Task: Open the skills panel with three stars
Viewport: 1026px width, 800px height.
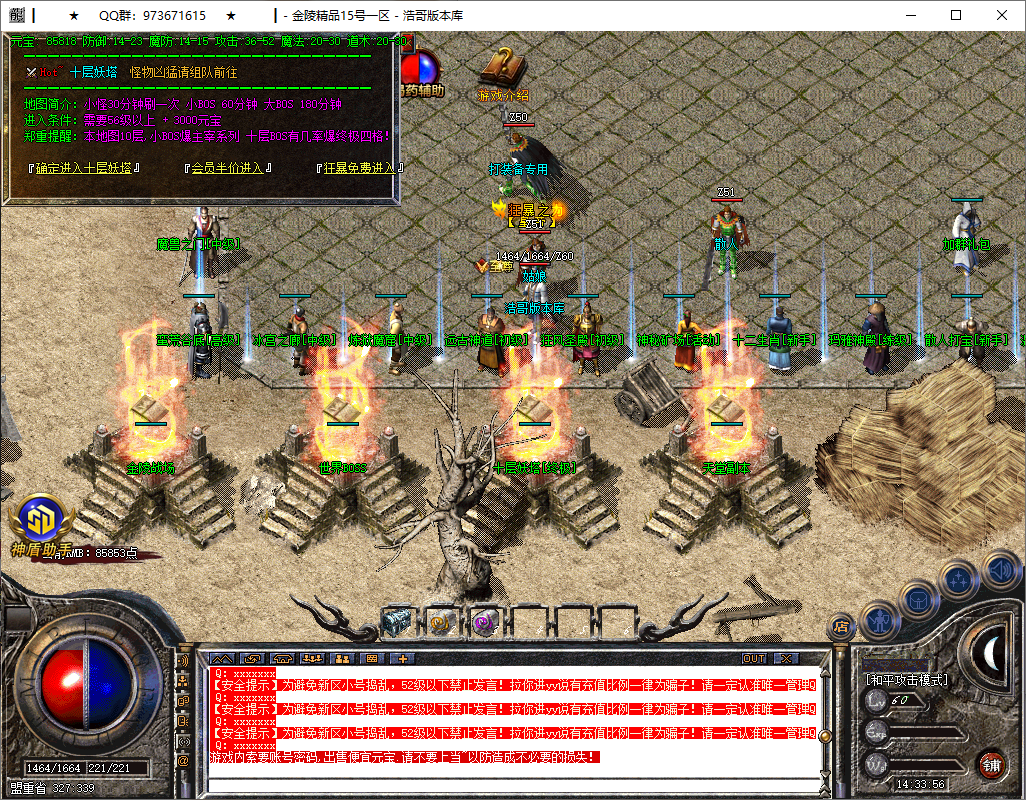Action: pos(960,578)
